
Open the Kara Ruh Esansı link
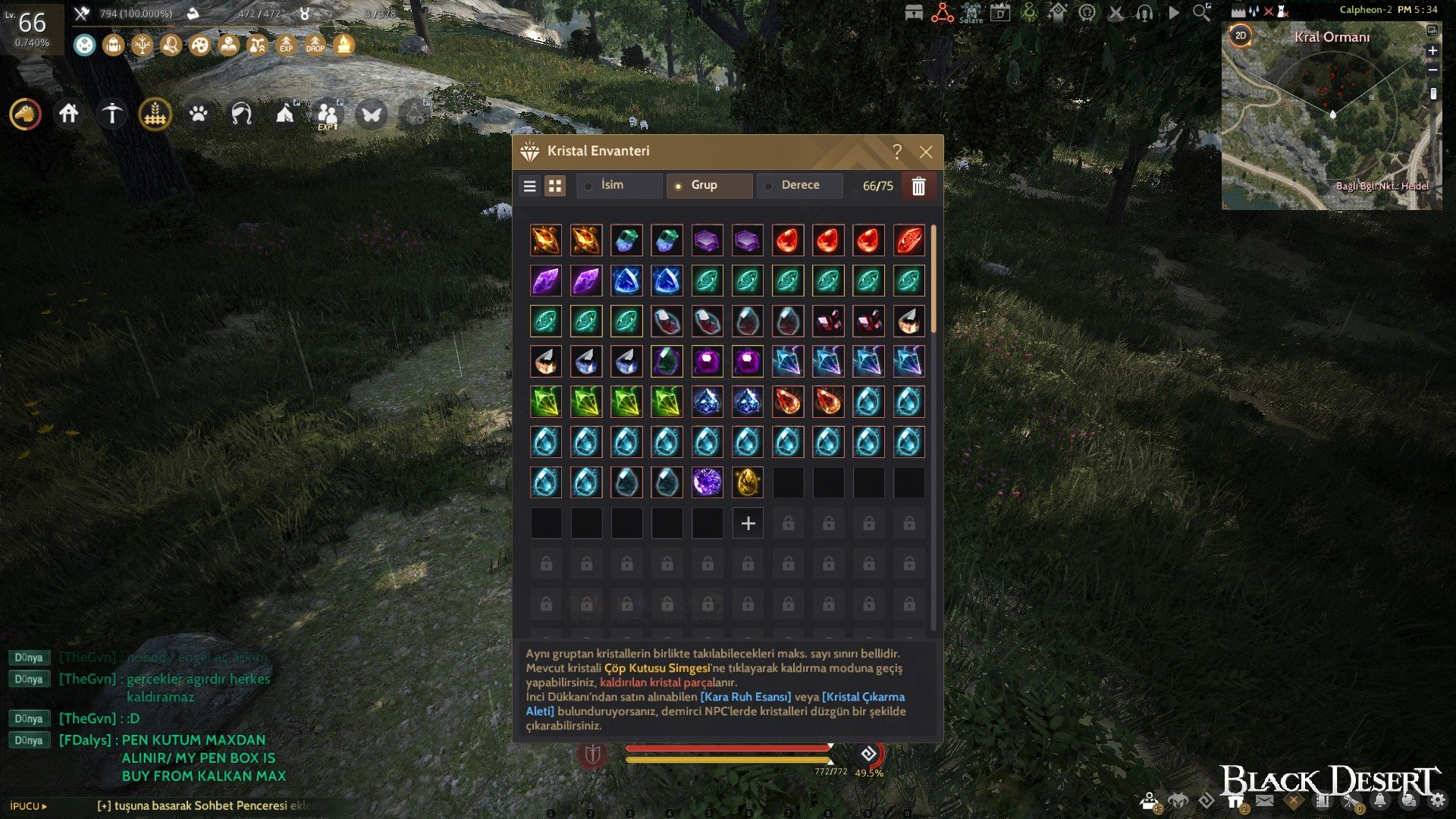745,697
